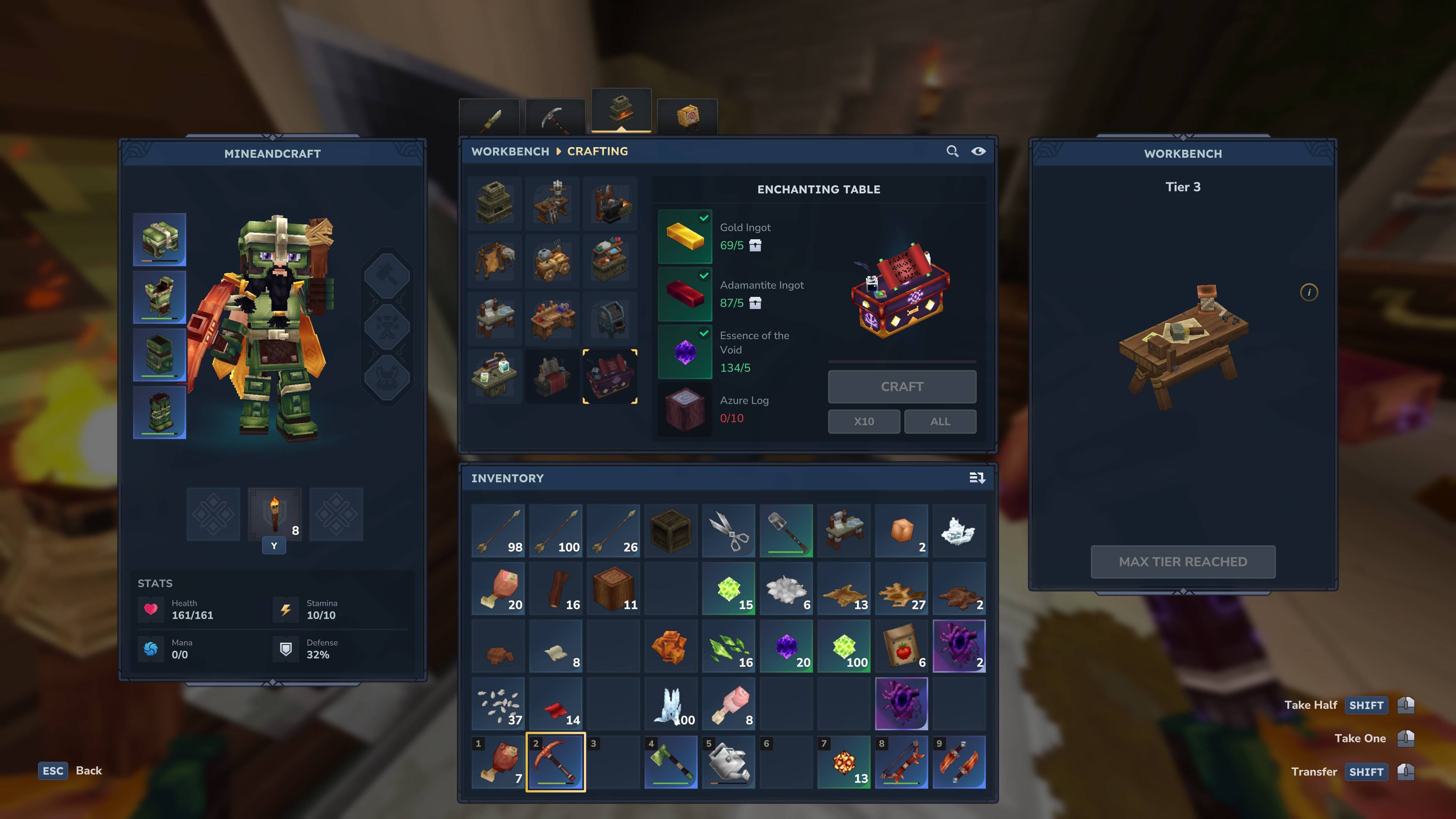Choose the ALL craft quantity button
The width and height of the screenshot is (1456, 819).
[x=940, y=421]
